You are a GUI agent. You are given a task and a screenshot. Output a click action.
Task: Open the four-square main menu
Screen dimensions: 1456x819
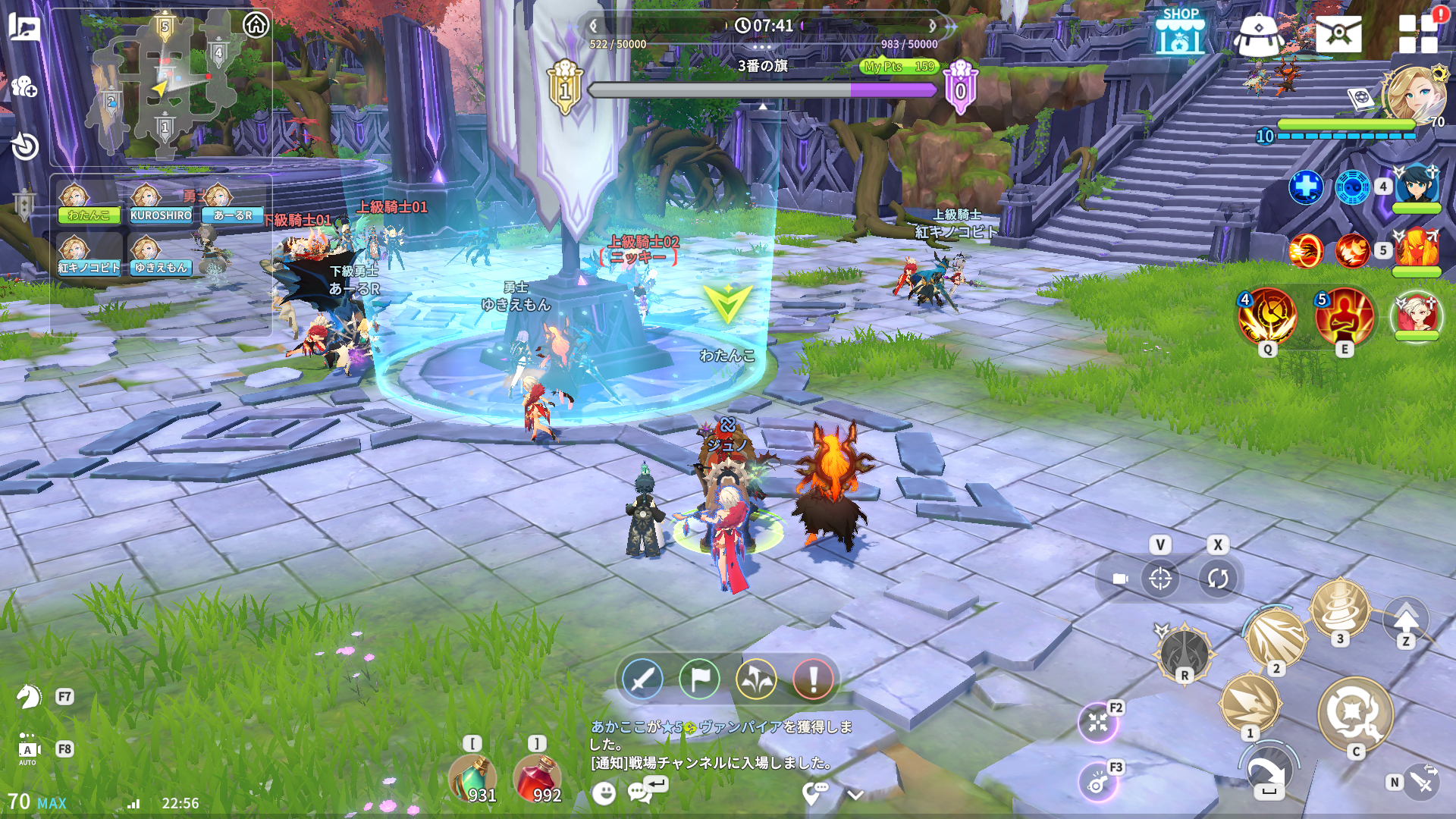[x=1417, y=33]
